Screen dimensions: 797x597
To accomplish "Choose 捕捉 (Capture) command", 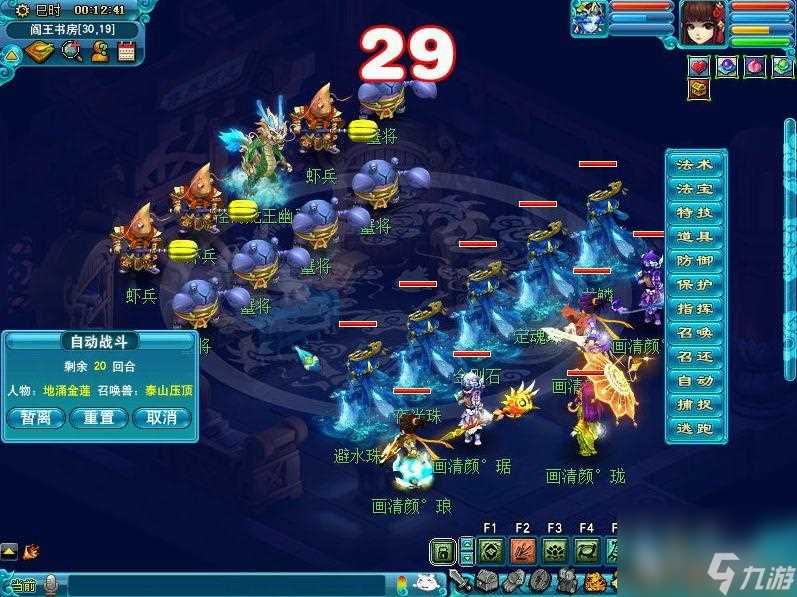I will tap(695, 405).
